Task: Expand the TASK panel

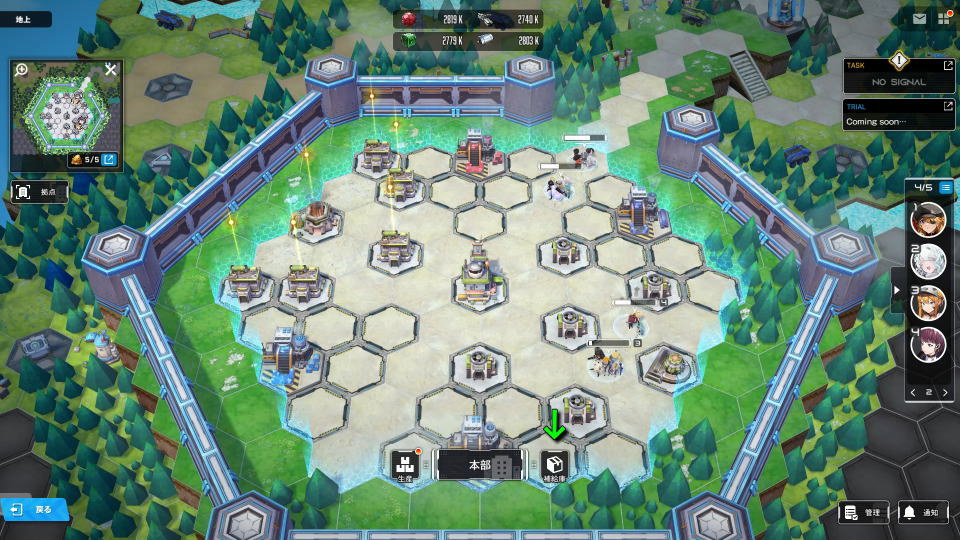Action: (x=948, y=66)
